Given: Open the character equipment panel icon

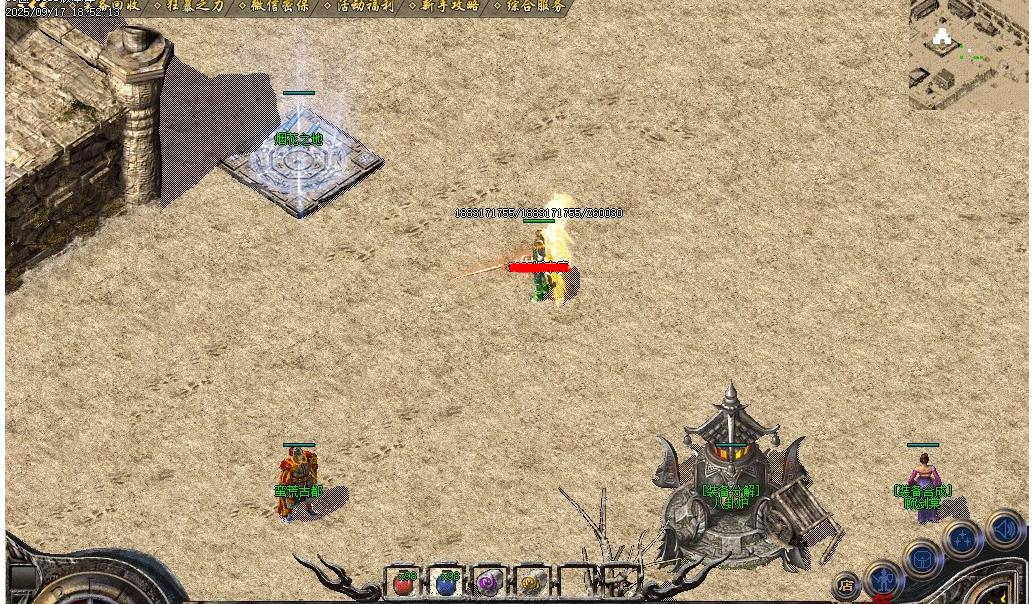Looking at the screenshot, I should [883, 579].
